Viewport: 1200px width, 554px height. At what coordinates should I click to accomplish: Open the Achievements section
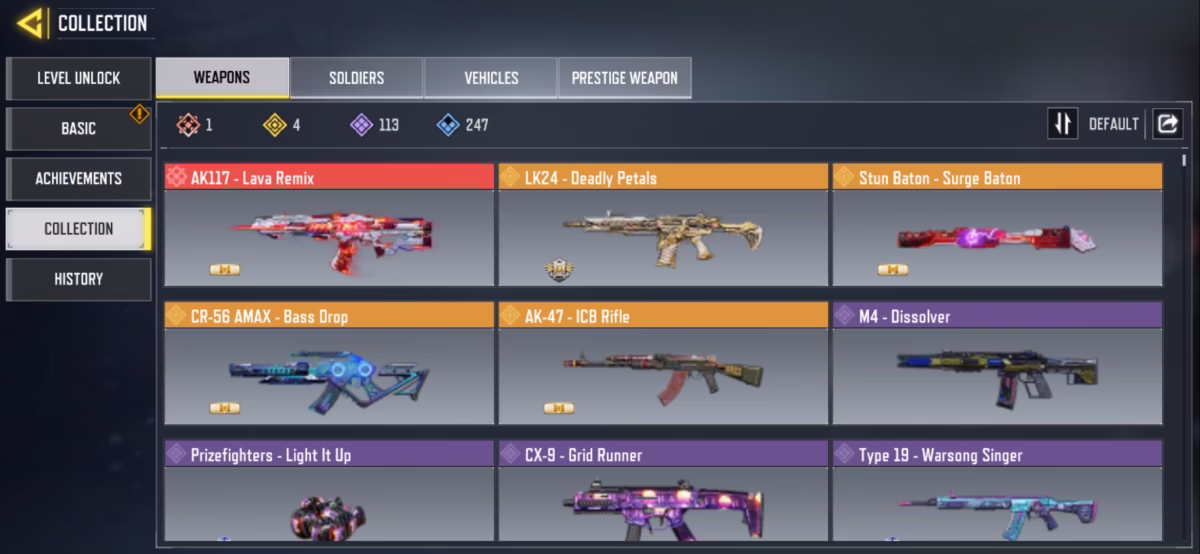tap(79, 178)
